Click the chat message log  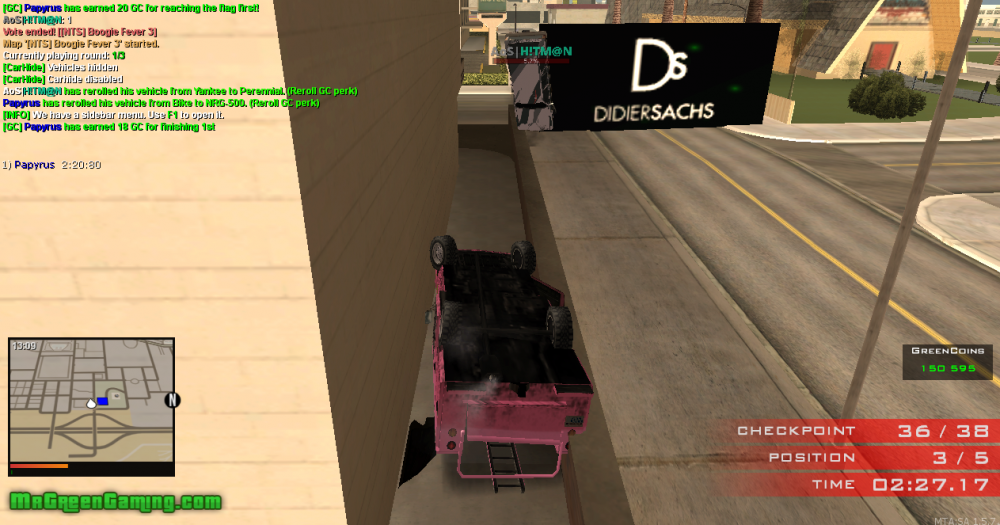click(x=180, y=67)
